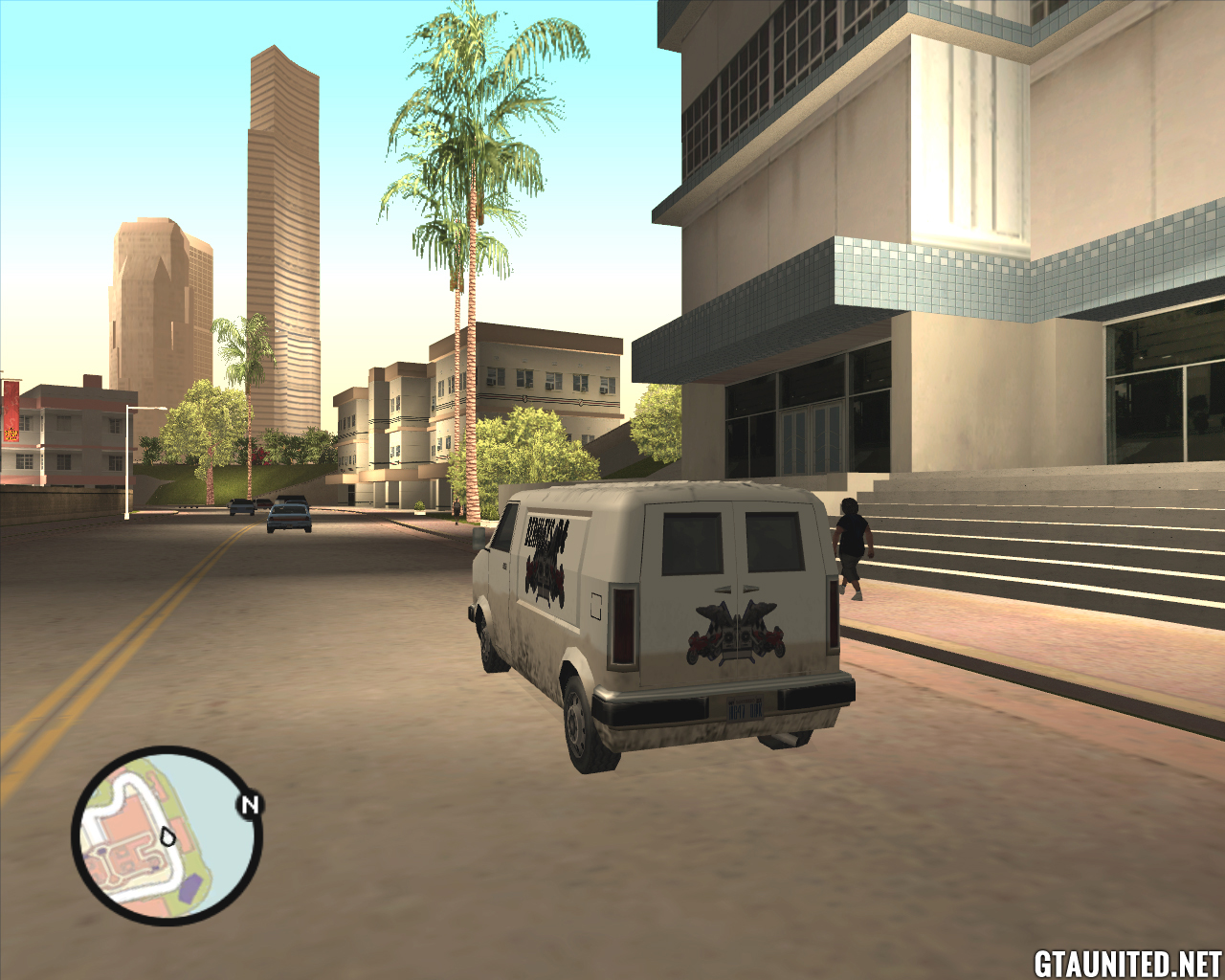1225x980 pixels.
Task: Open the GTAUNITED.NET watermark link
Action: [x=1126, y=963]
